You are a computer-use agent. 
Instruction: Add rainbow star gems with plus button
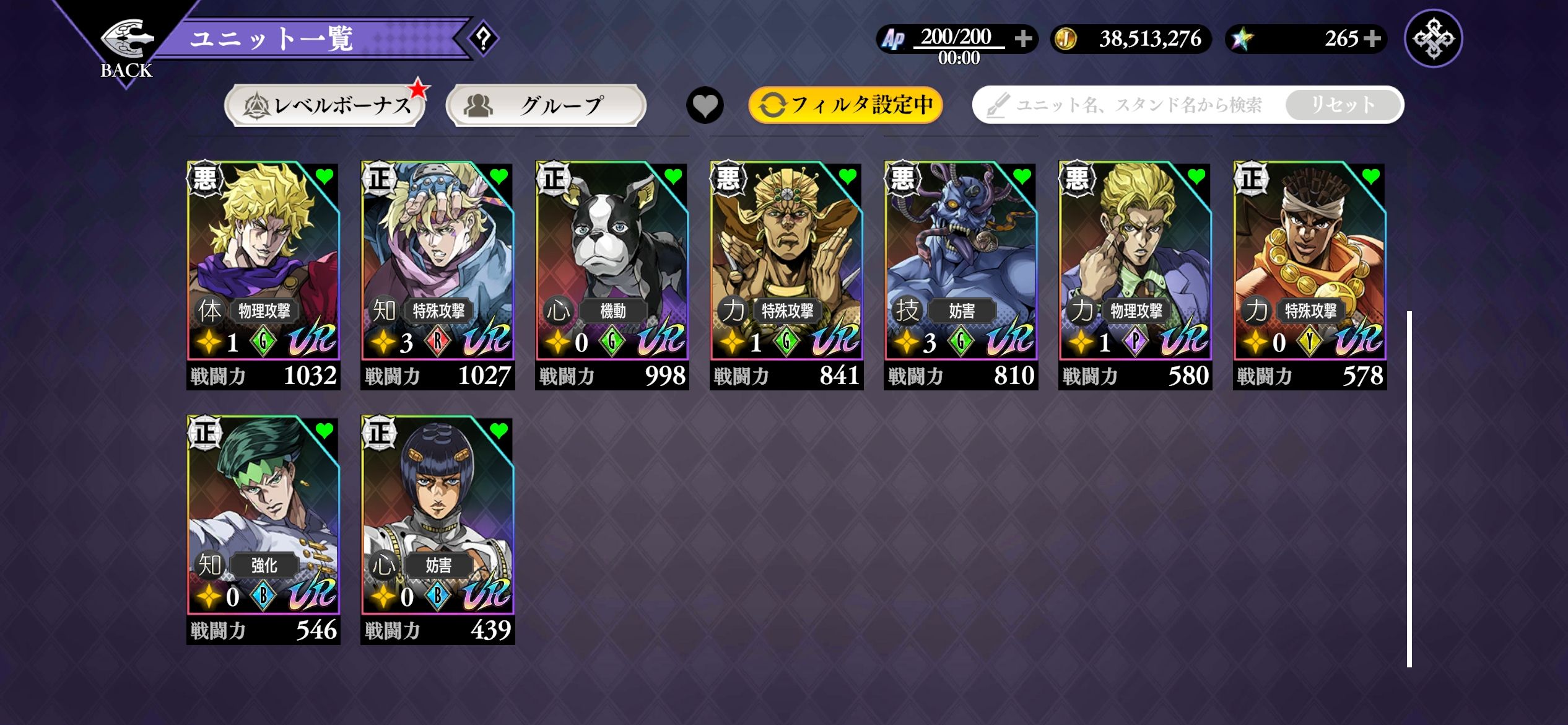pos(1372,38)
